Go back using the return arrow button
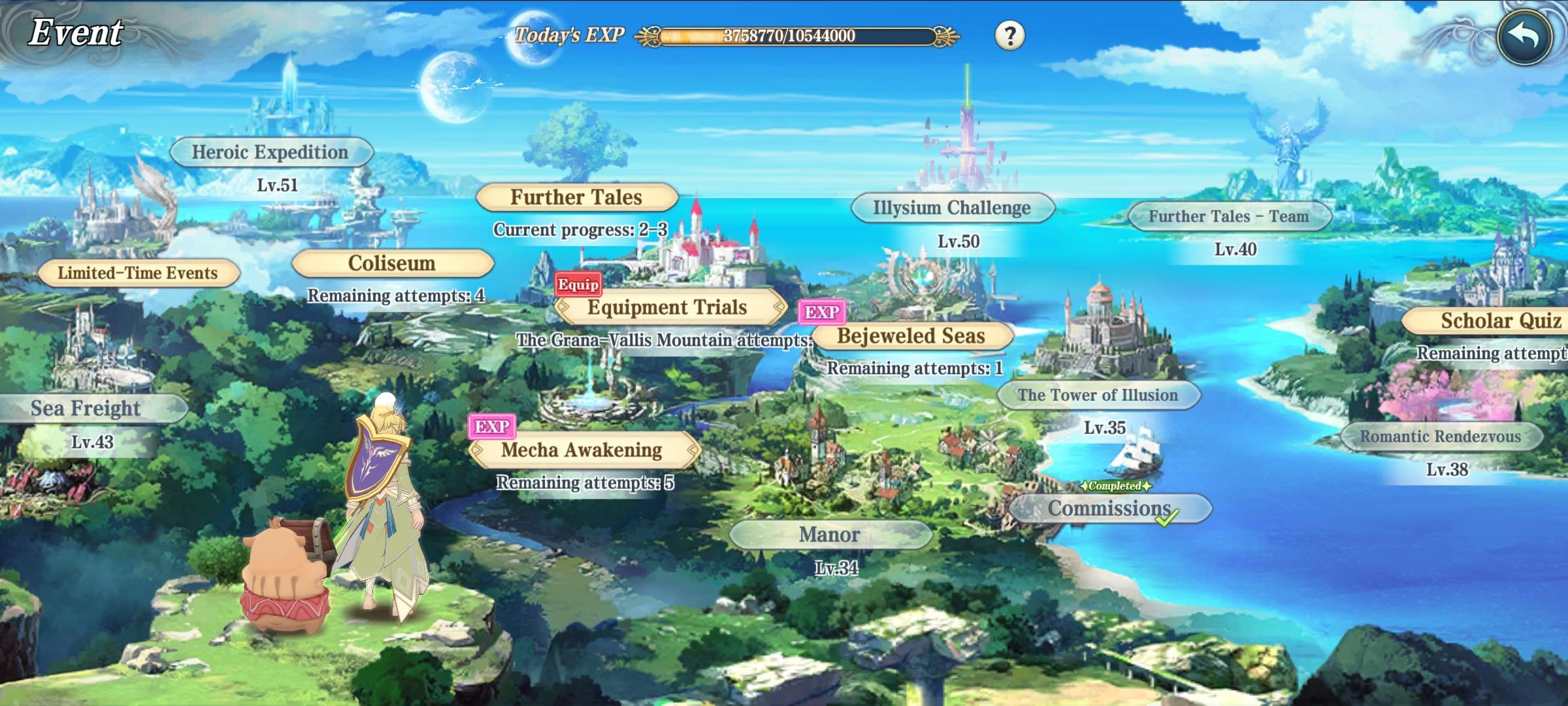1568x706 pixels. pyautogui.click(x=1526, y=36)
